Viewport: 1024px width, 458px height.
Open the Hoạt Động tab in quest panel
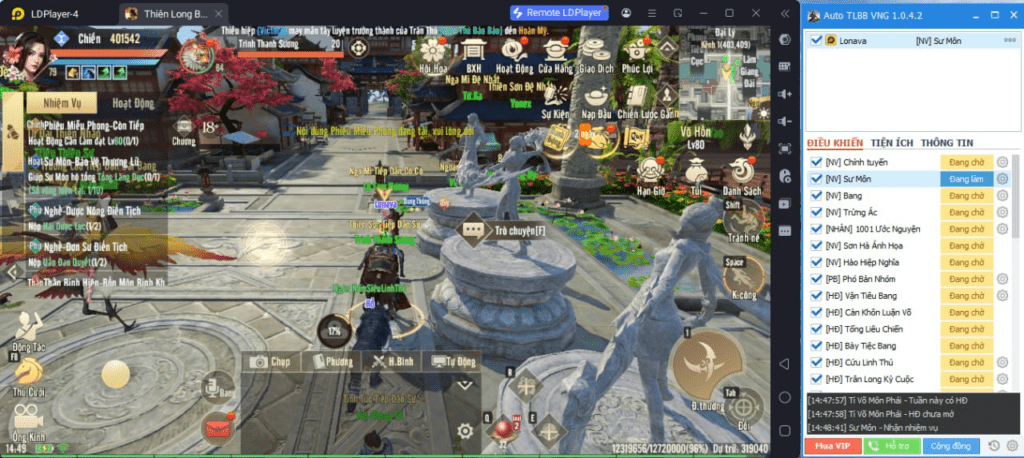tap(132, 102)
